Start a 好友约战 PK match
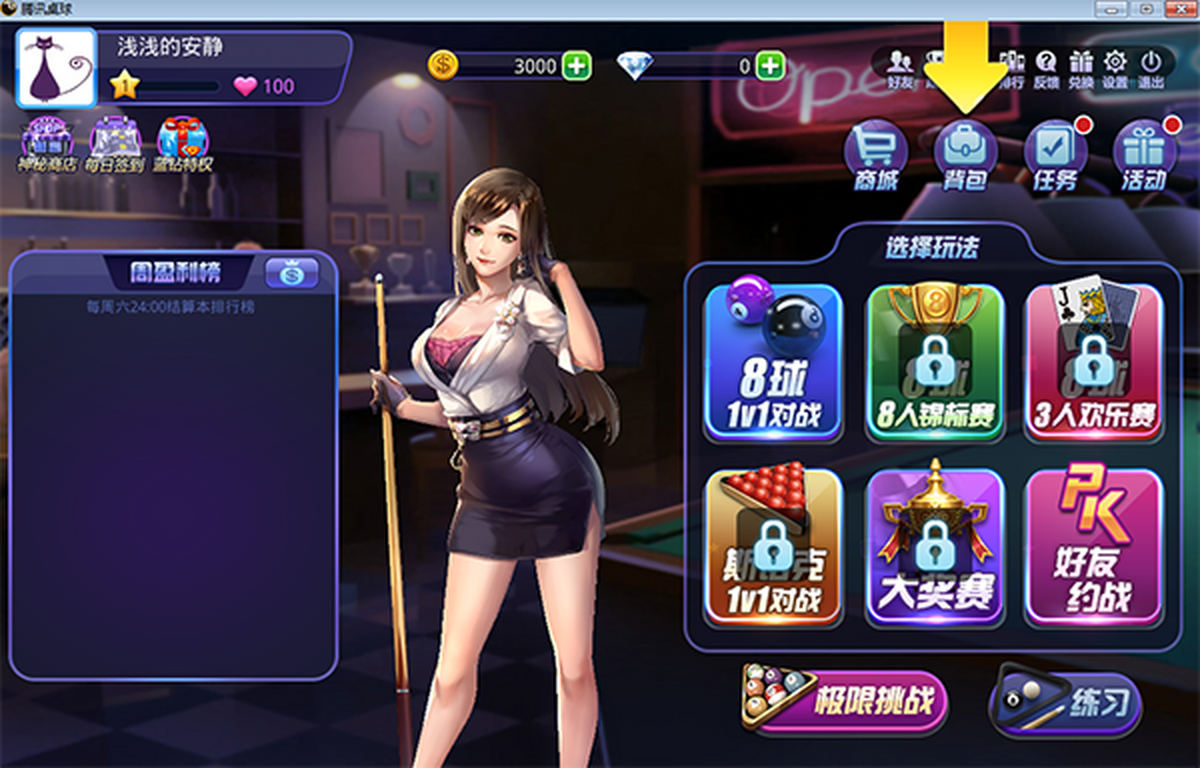Screen dimensions: 1200x768 [x=1094, y=547]
